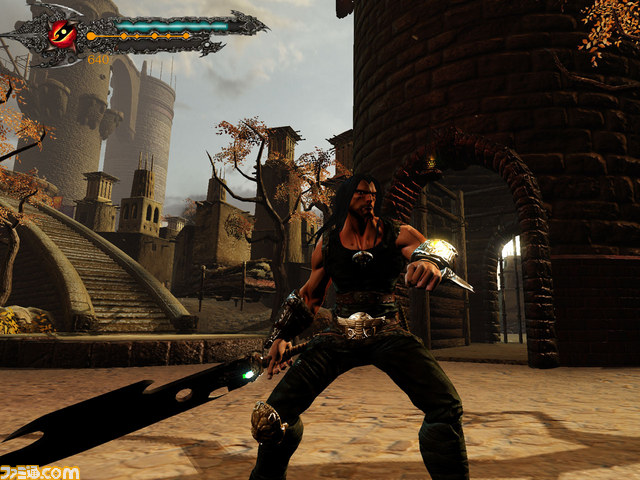Screen dimensions: 640x480
Task: Click the Famitsu.com watermark logo
Action: (x=41, y=469)
